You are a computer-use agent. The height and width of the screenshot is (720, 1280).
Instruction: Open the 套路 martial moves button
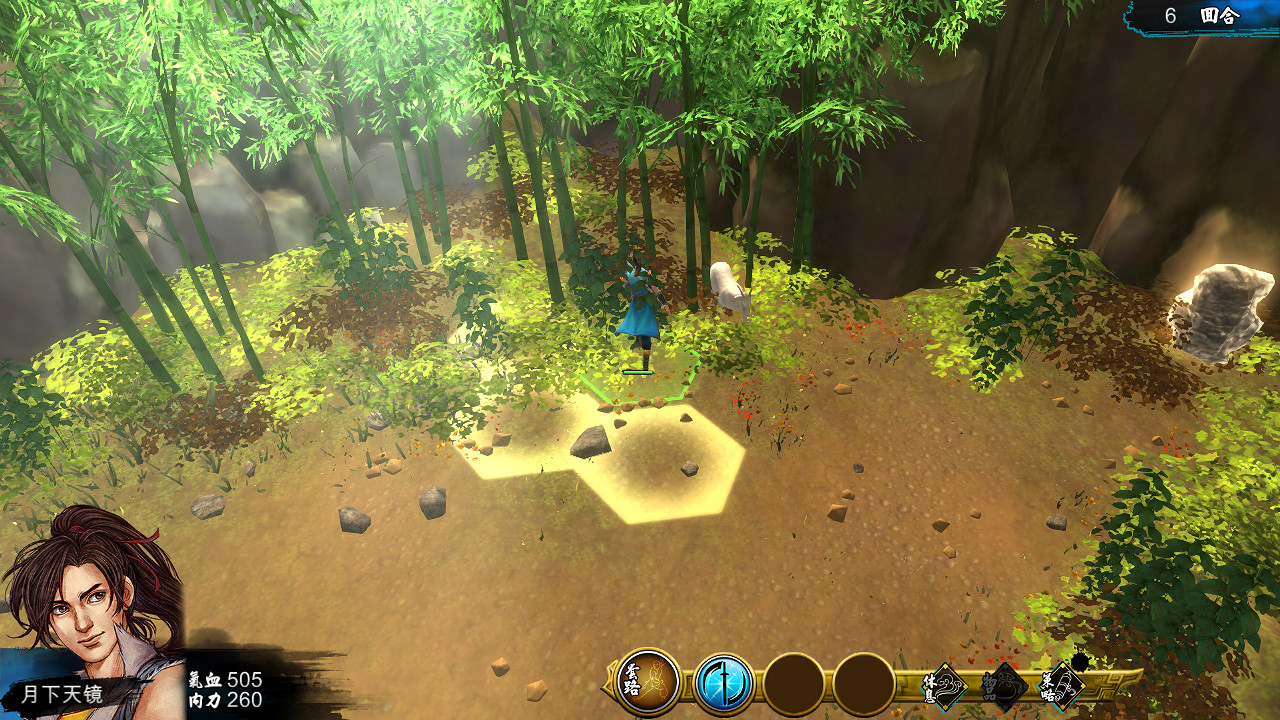point(648,684)
